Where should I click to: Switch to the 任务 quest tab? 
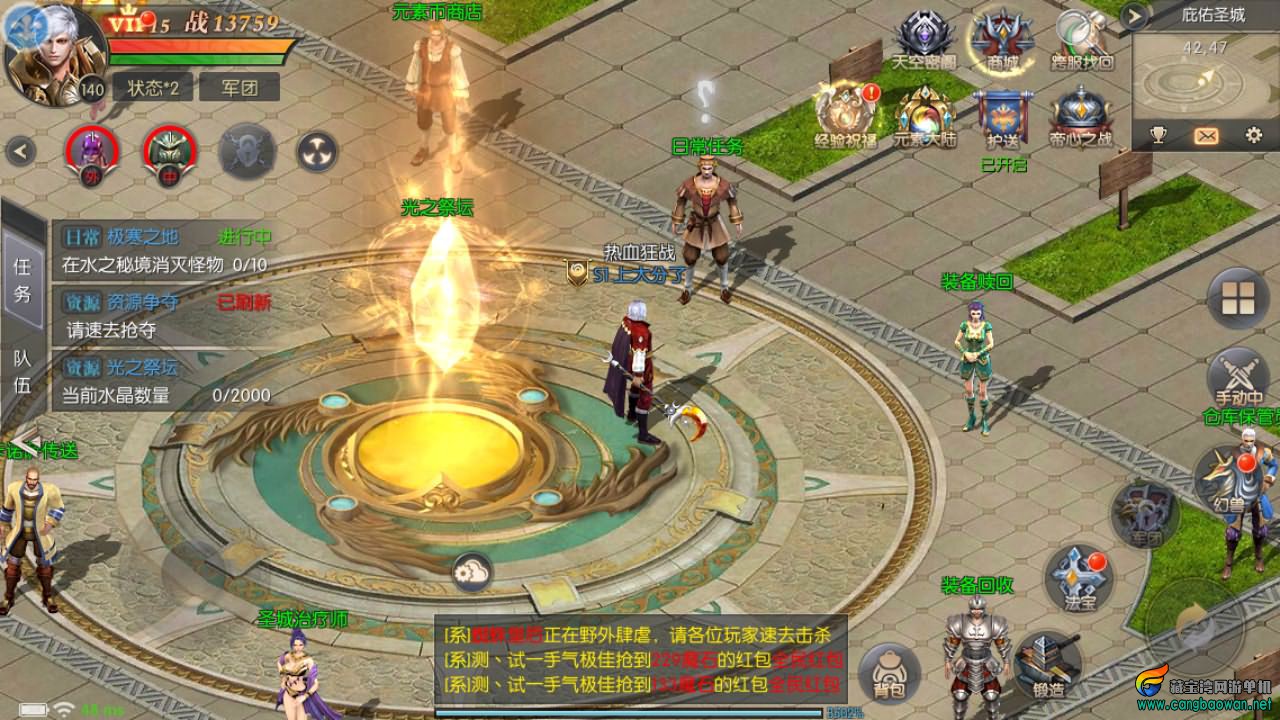pyautogui.click(x=22, y=280)
